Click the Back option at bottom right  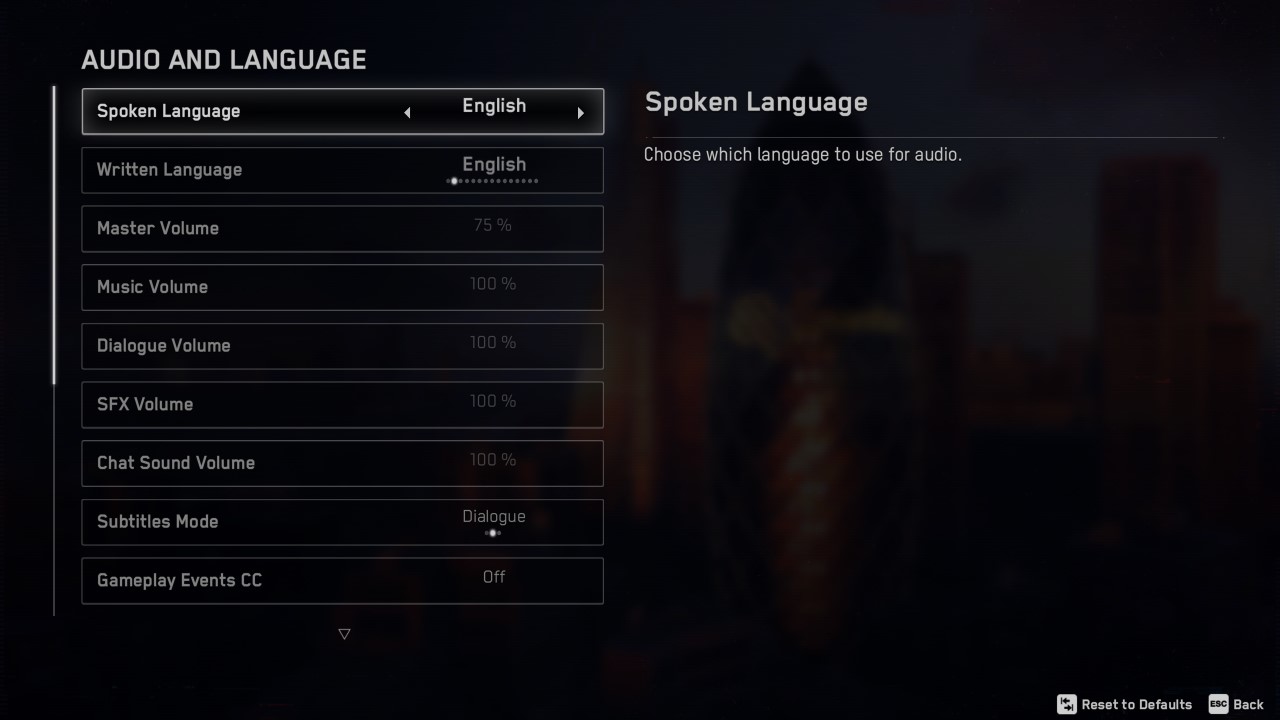1248,704
